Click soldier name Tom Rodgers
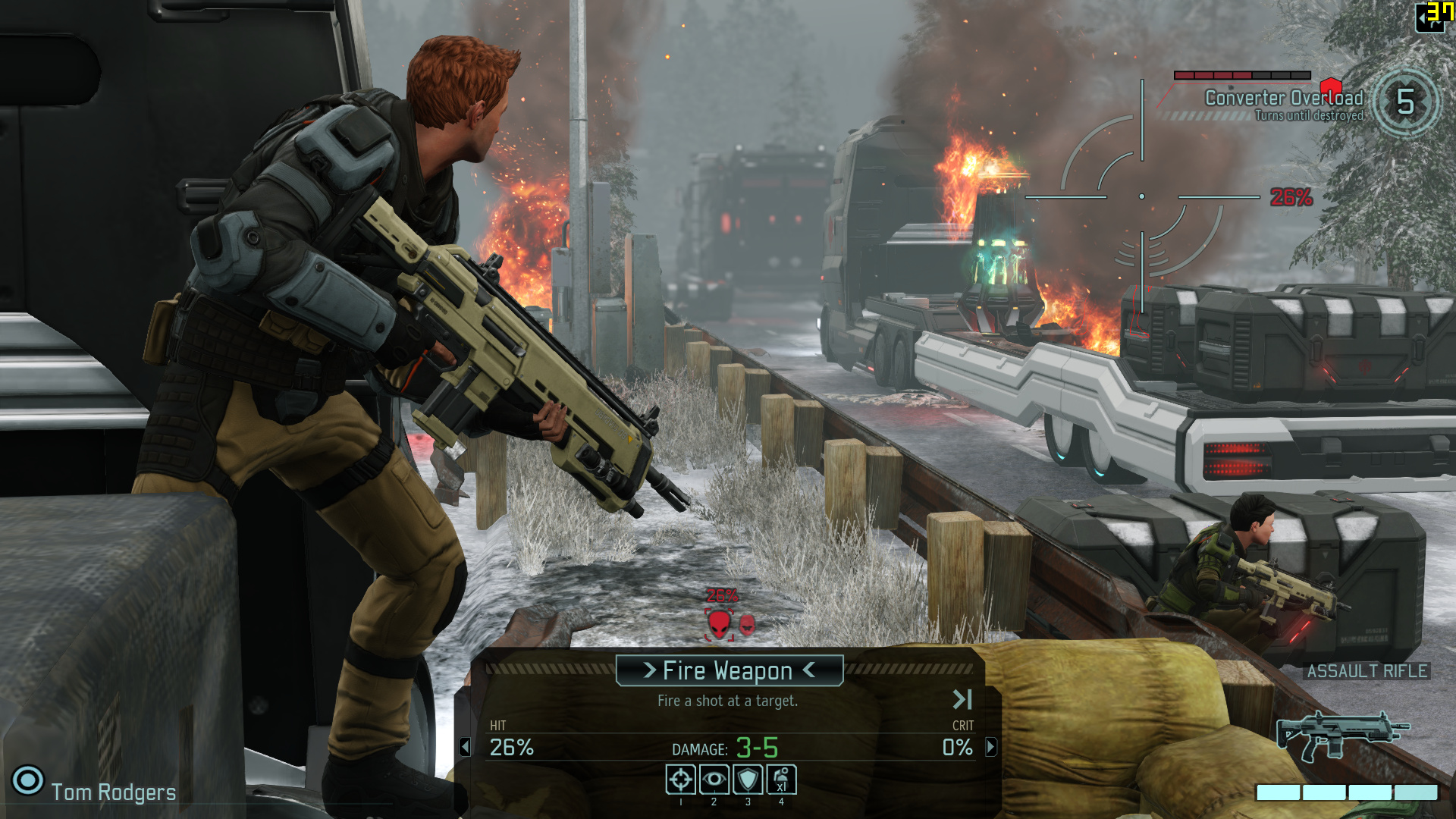The width and height of the screenshot is (1456, 819). coord(114,792)
